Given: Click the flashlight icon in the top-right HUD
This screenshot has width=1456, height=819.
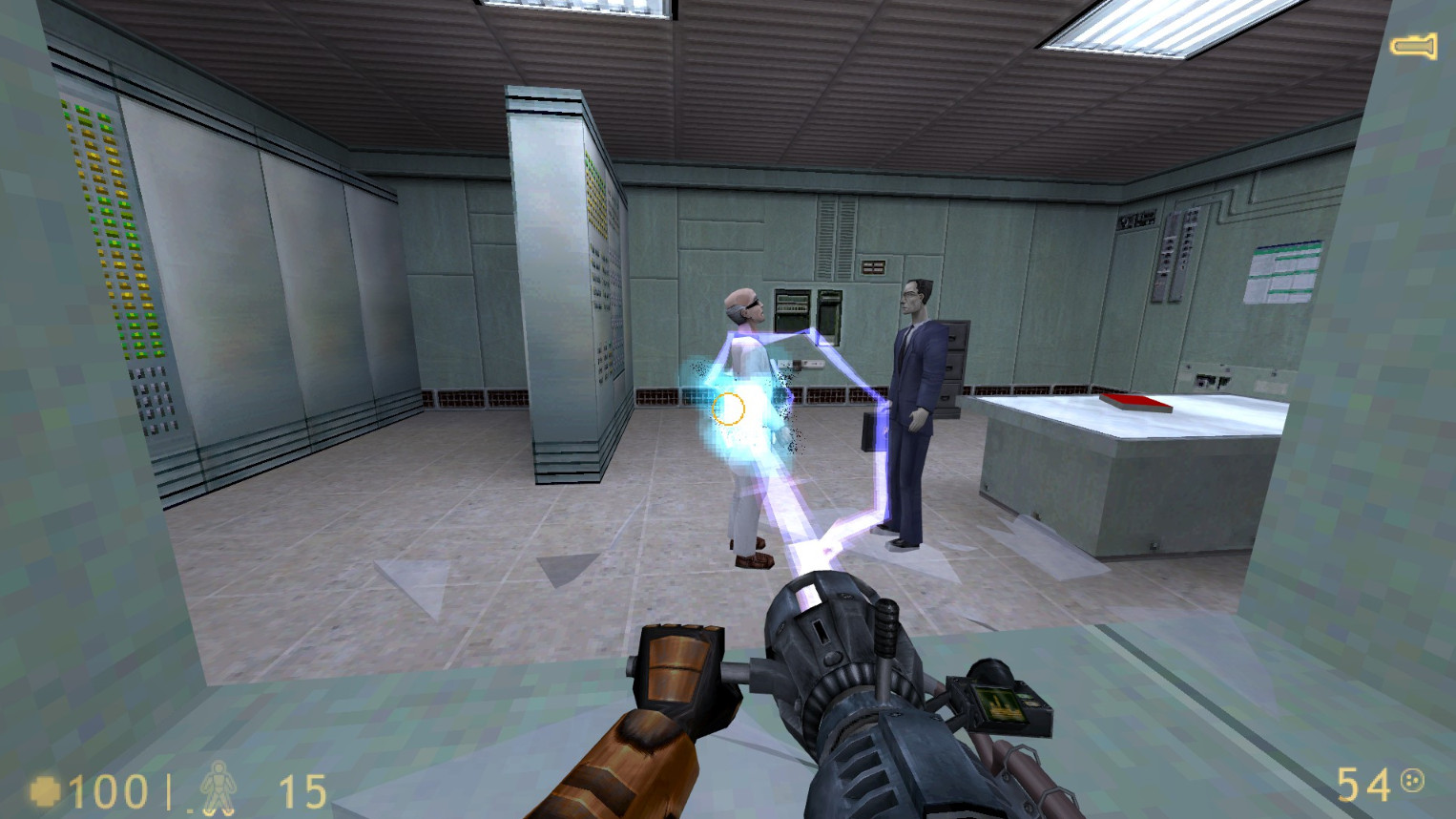Looking at the screenshot, I should tap(1412, 45).
